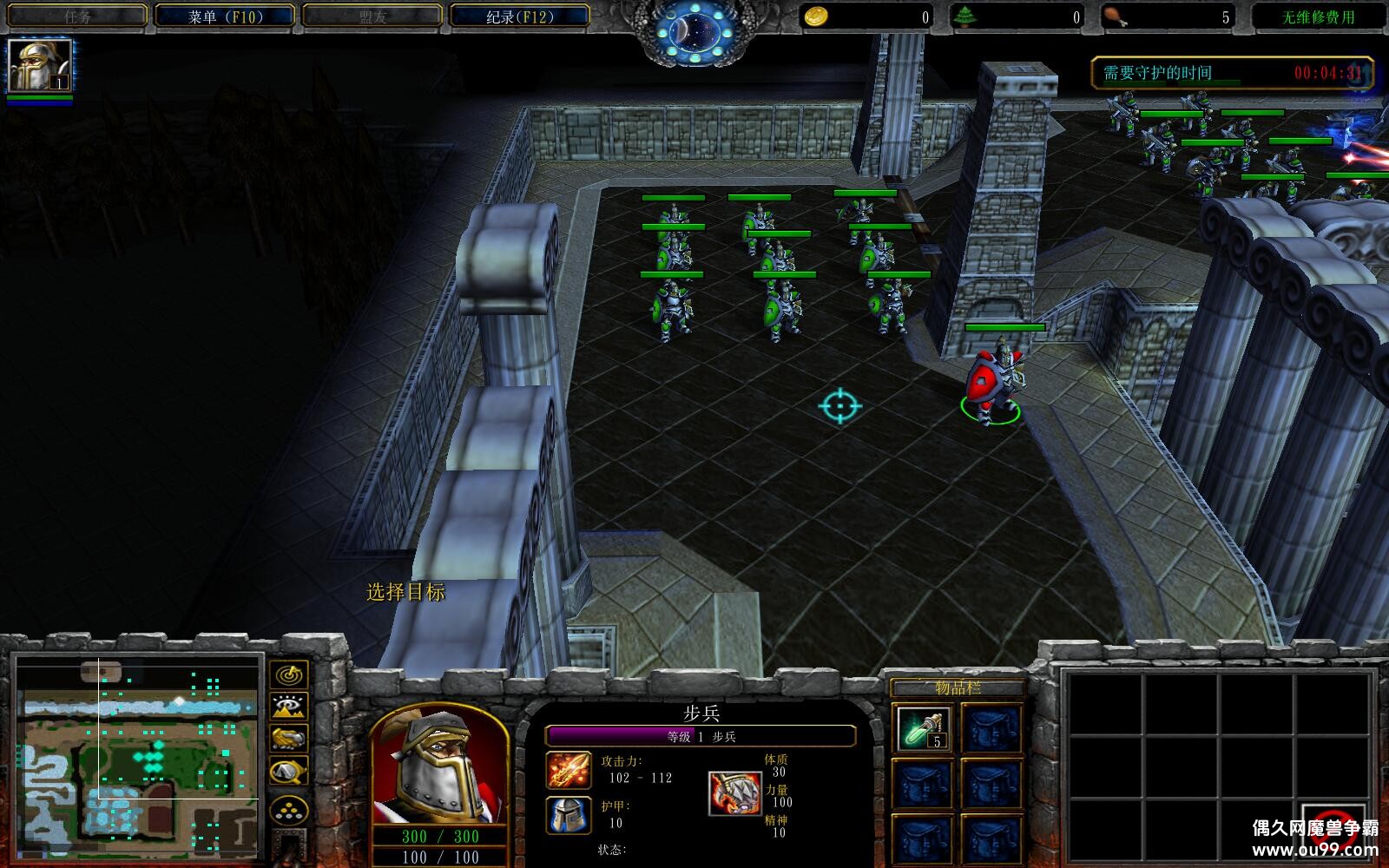Use the green potion inventory item
The width and height of the screenshot is (1389, 868).
coord(923,727)
